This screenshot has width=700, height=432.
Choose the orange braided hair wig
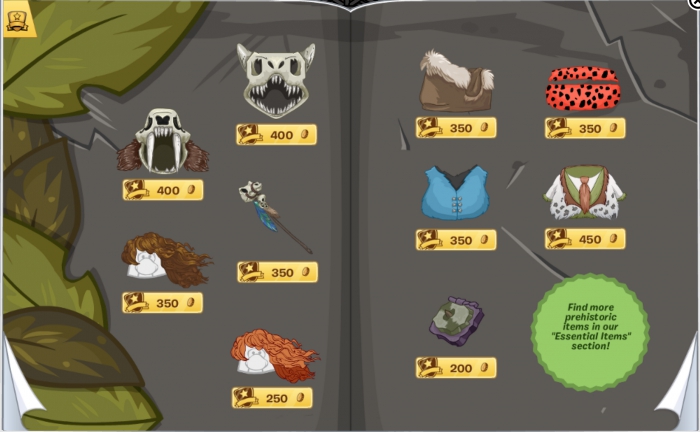point(274,357)
